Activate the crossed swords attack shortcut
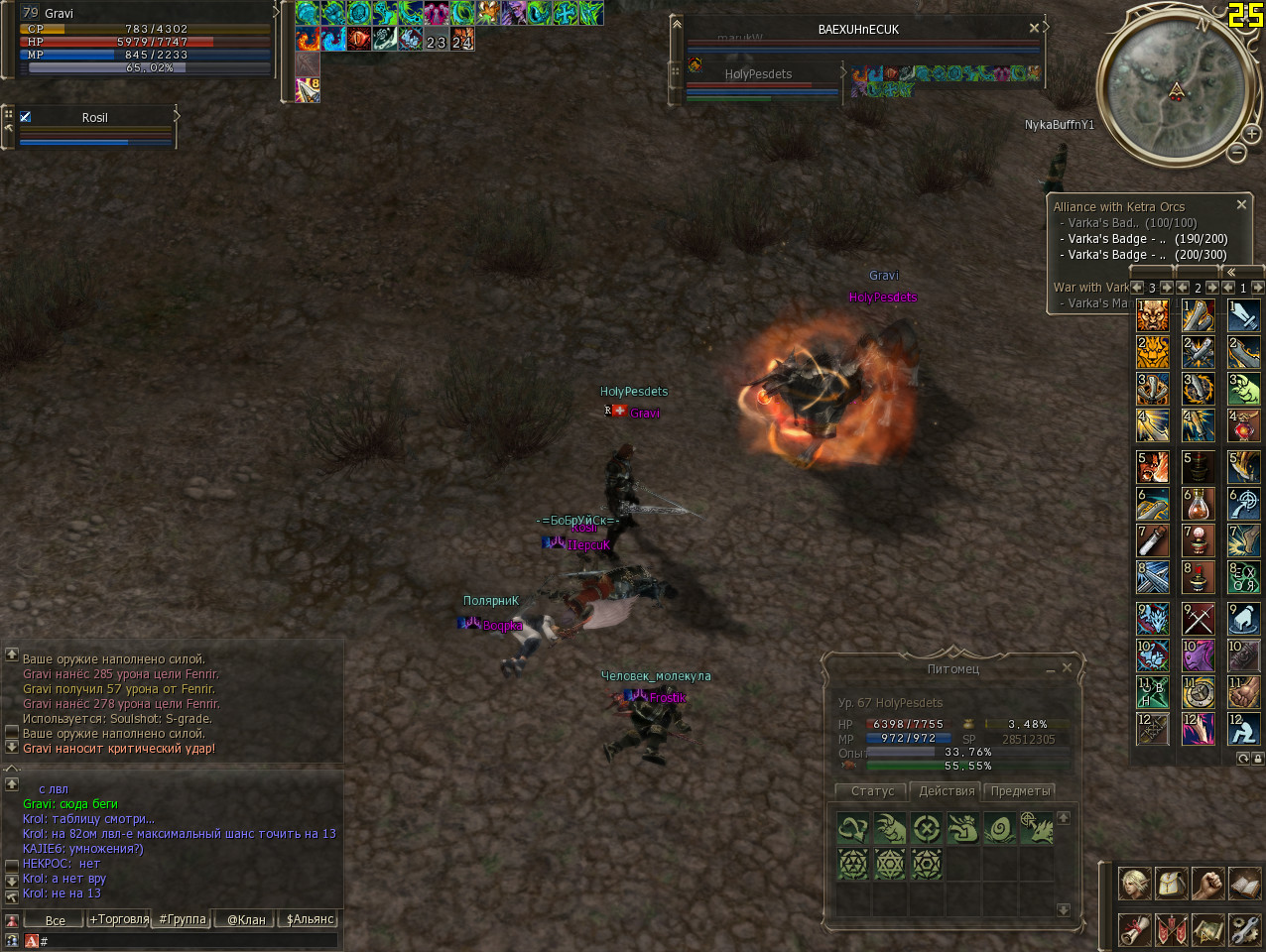 point(1198,619)
